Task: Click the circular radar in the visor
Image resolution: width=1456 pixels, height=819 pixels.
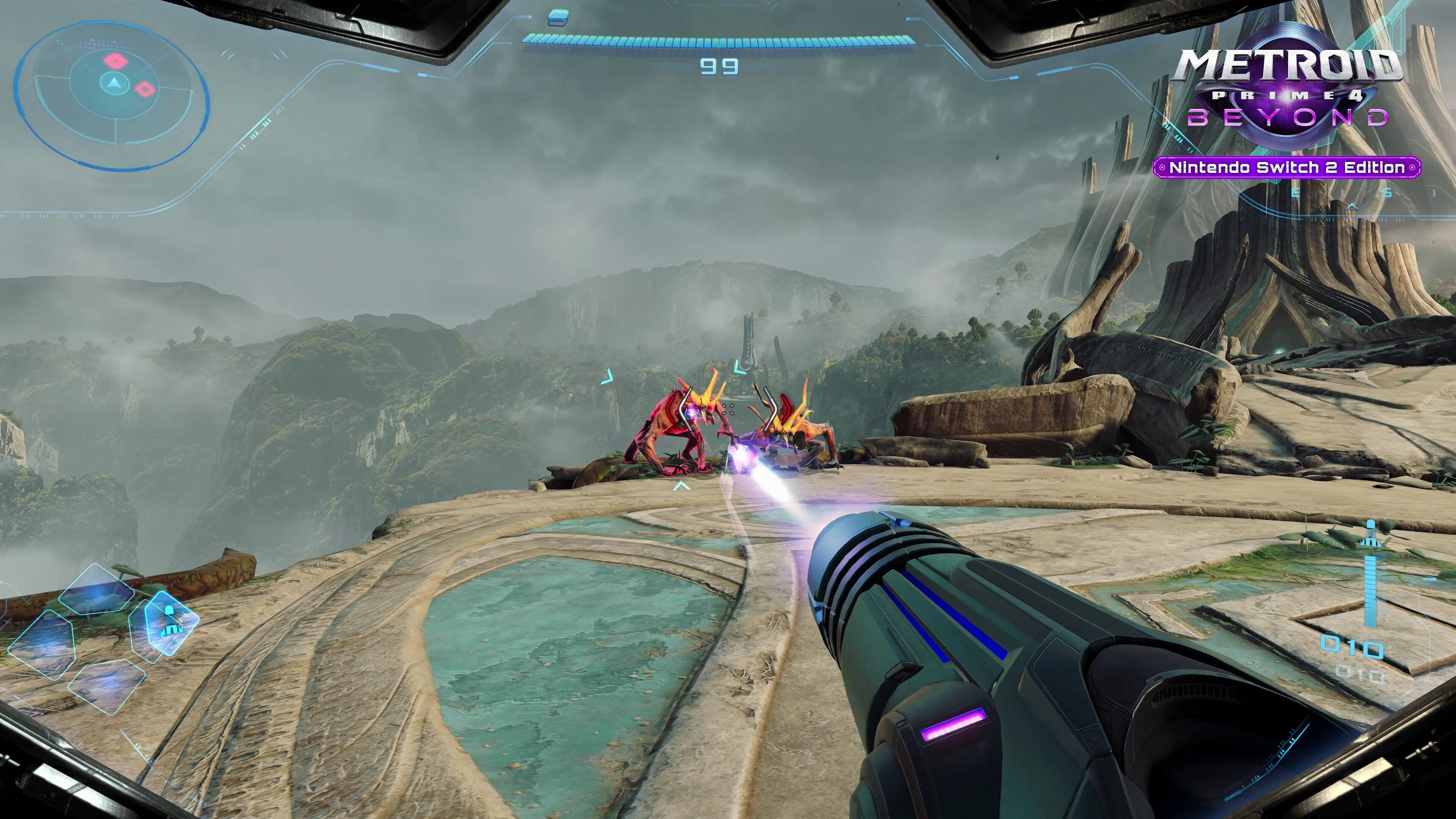Action: [112, 95]
